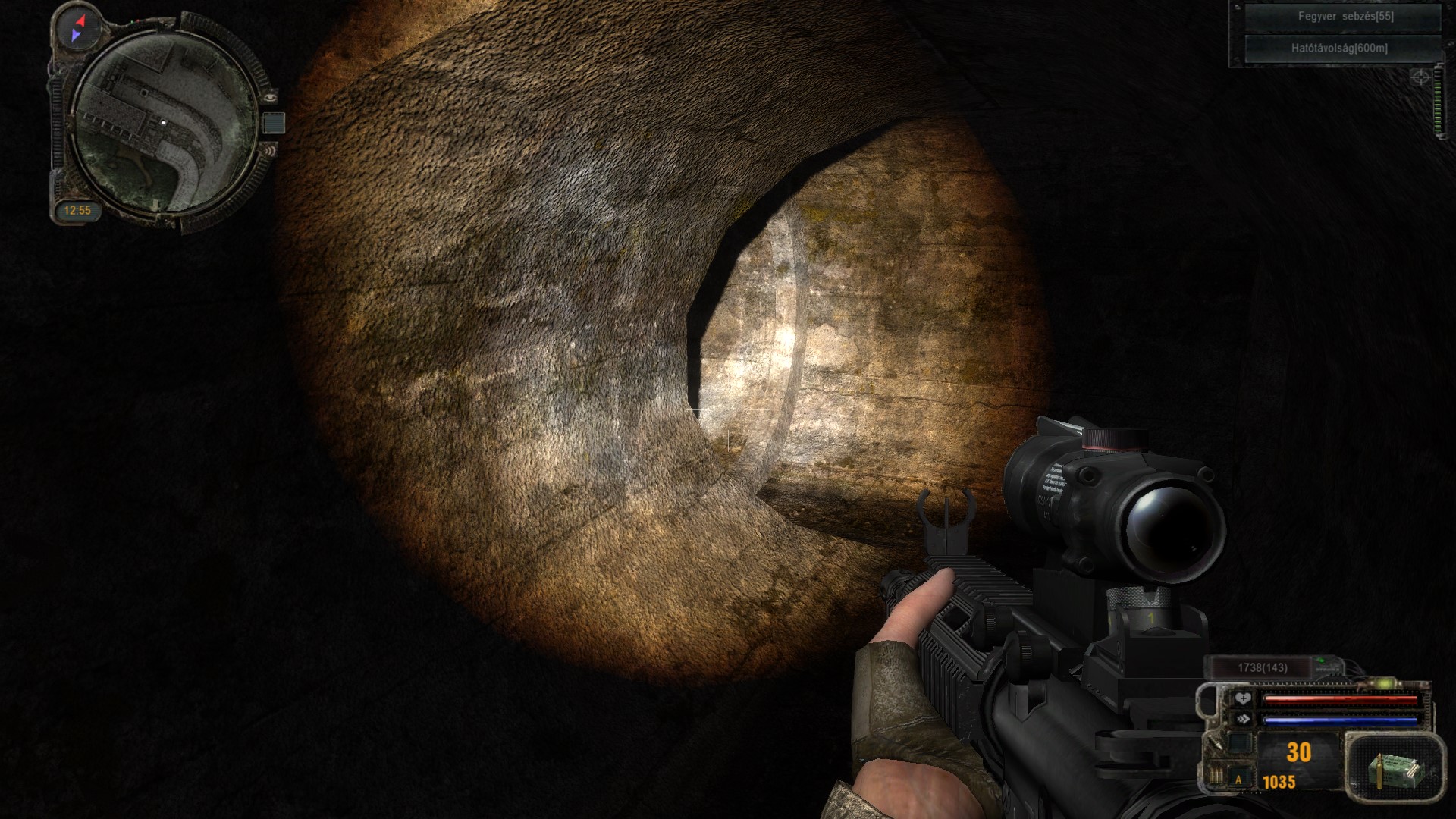The height and width of the screenshot is (819, 1456).
Task: Click the eye visibility icon beside the minimap
Action: [x=271, y=96]
